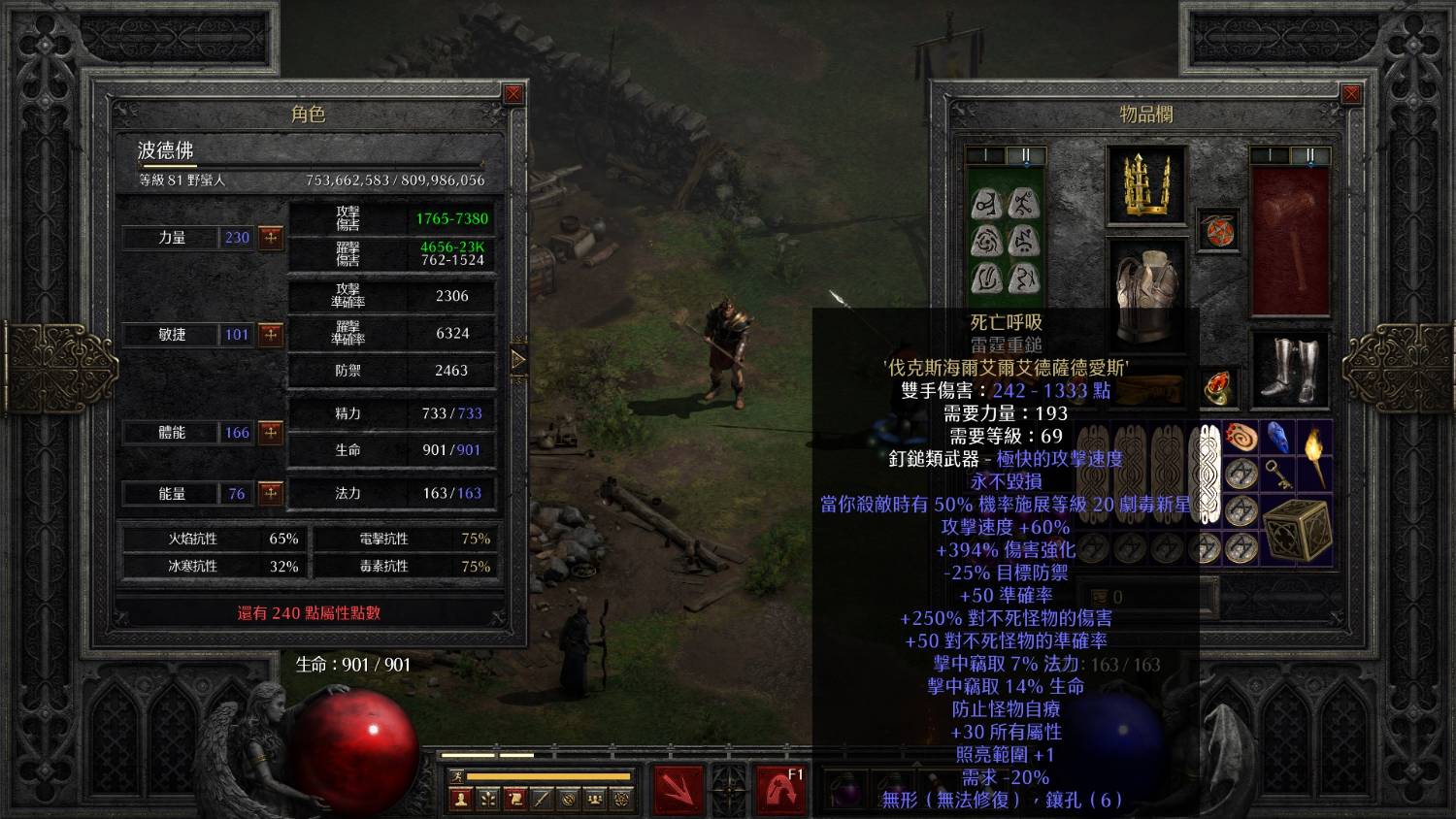Switch to weapon set I on the right slot
The height and width of the screenshot is (819, 1456).
pyautogui.click(x=1270, y=153)
